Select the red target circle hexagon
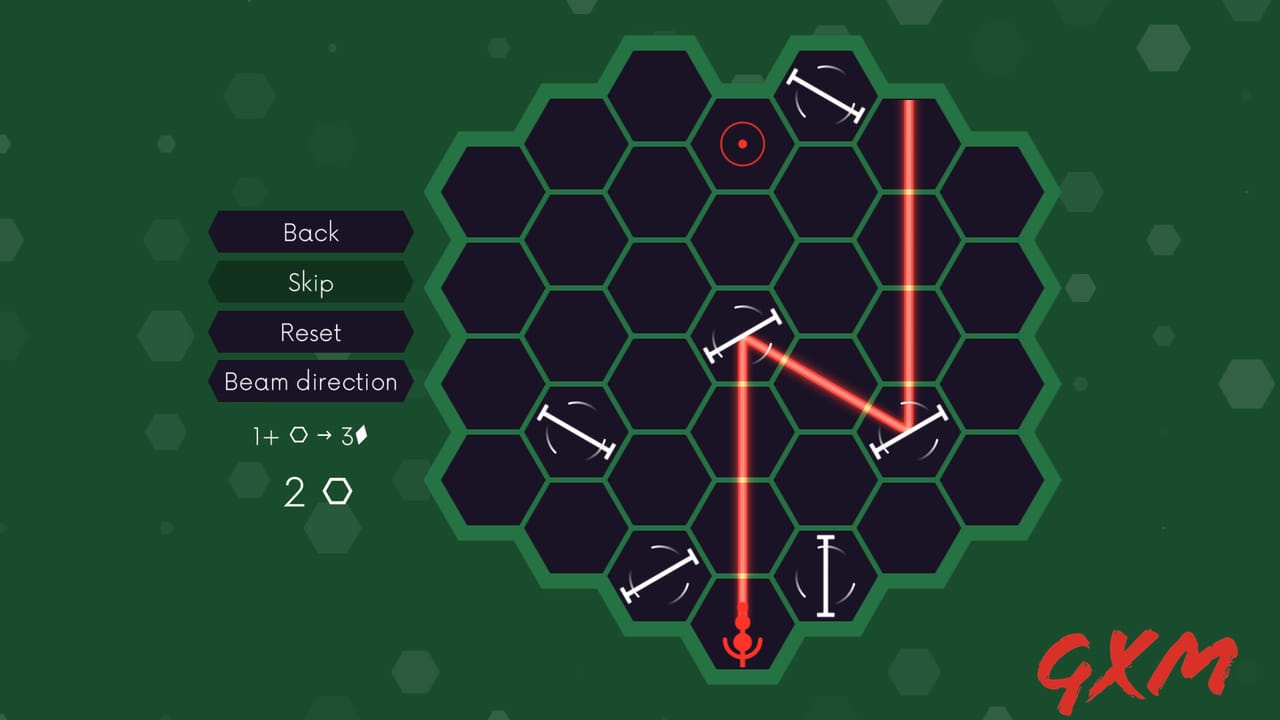Image resolution: width=1280 pixels, height=720 pixels. [x=742, y=144]
